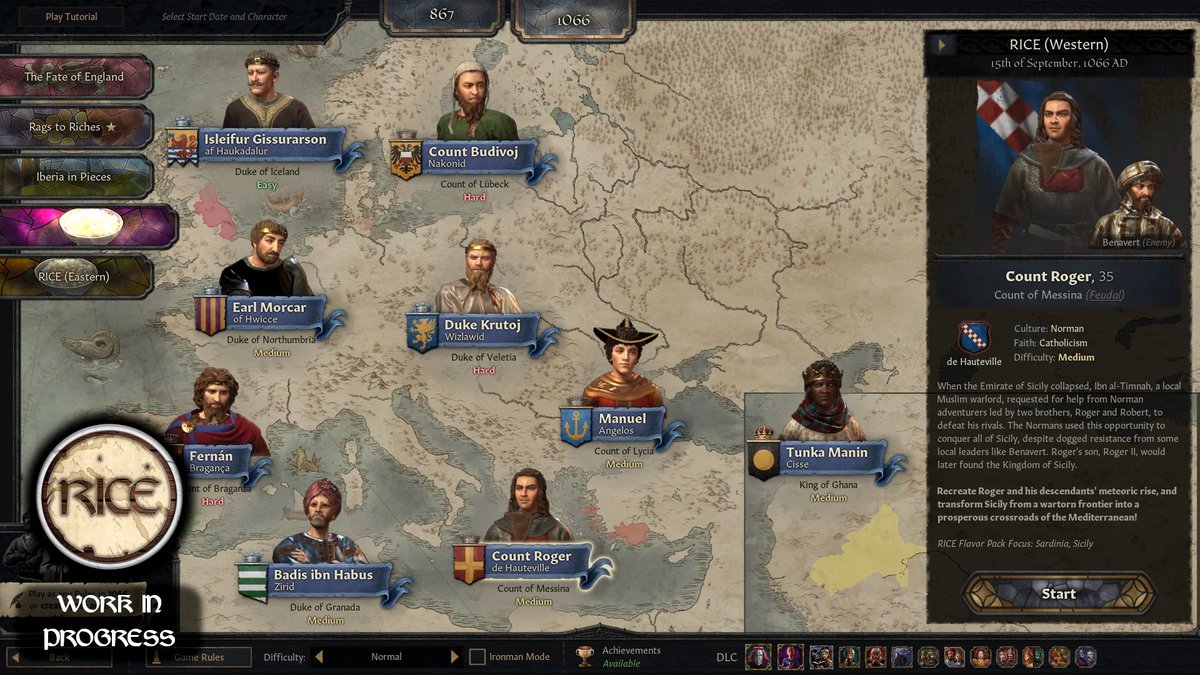Select Tunka Manin, King of Ghana

click(826, 454)
